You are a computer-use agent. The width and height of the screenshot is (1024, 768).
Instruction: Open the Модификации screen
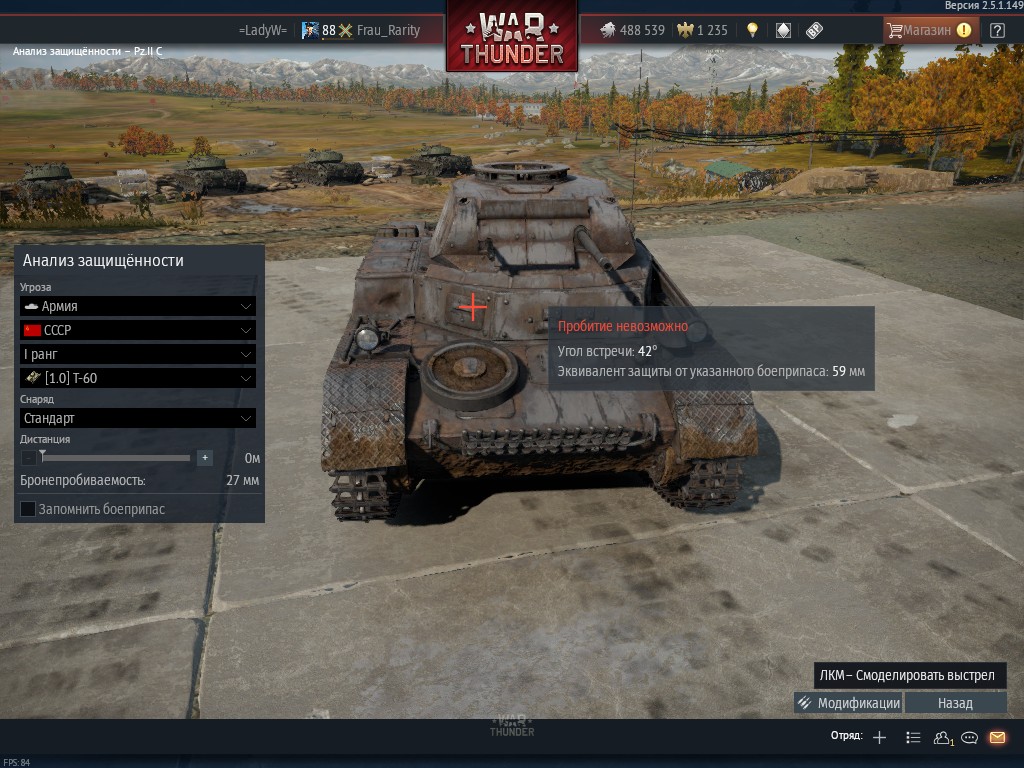tap(848, 703)
